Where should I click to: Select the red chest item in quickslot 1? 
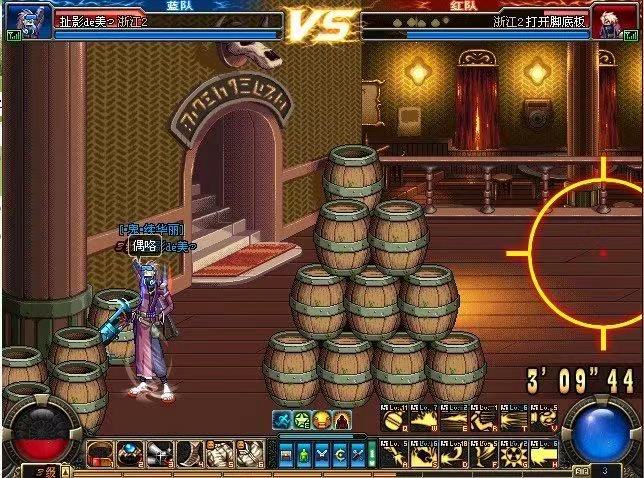click(98, 454)
